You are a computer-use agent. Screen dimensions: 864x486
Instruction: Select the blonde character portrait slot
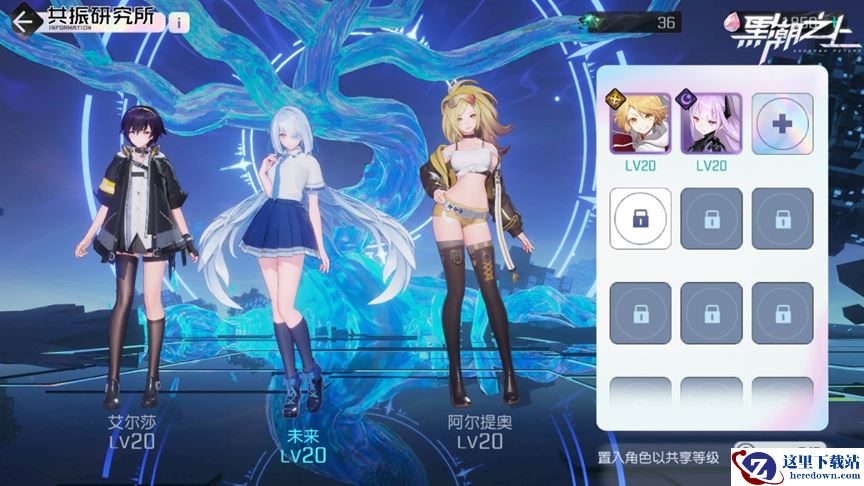(641, 123)
